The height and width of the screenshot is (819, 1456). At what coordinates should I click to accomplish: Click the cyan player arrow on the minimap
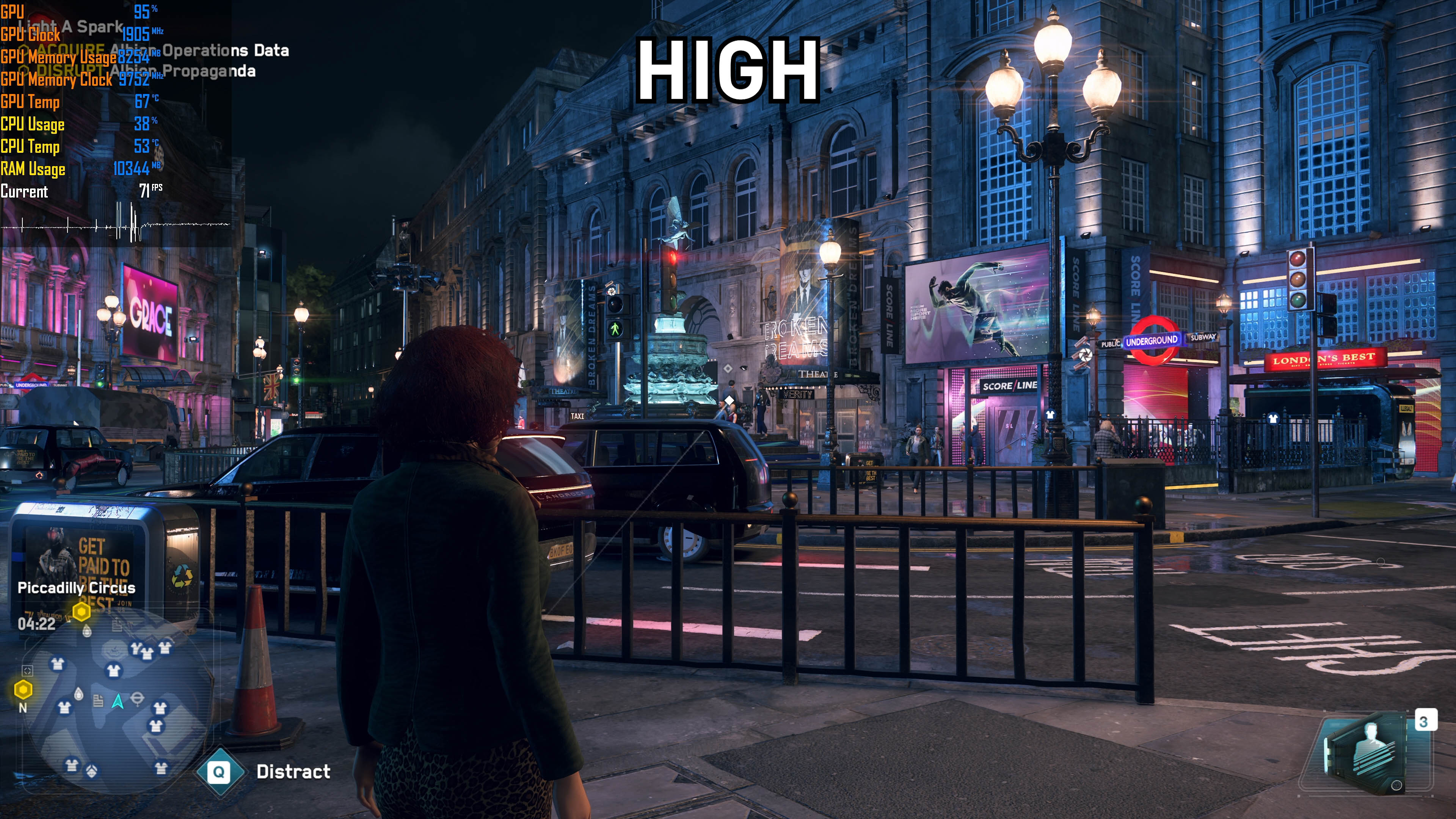[x=118, y=701]
